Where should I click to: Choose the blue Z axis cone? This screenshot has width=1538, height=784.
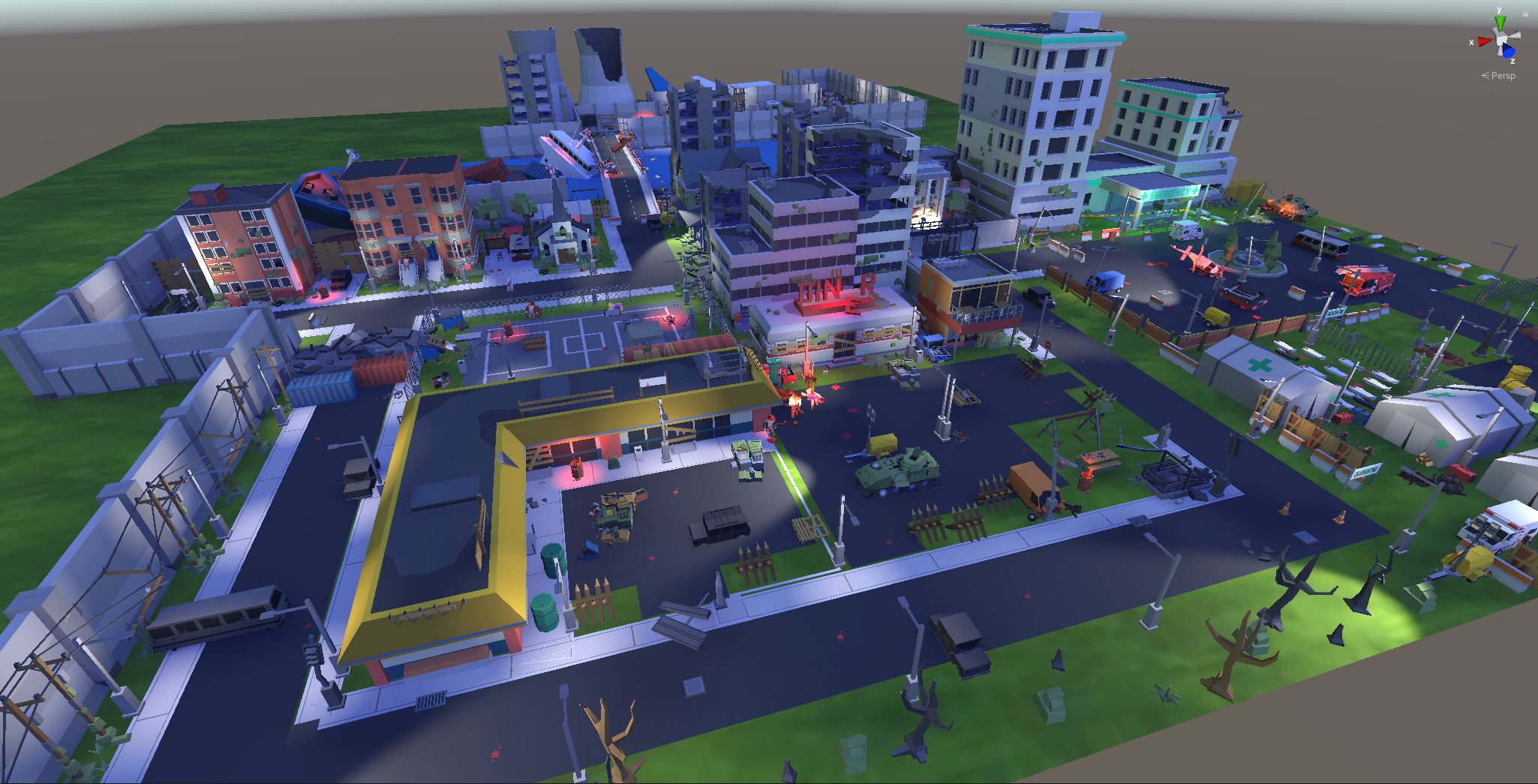(x=1506, y=51)
